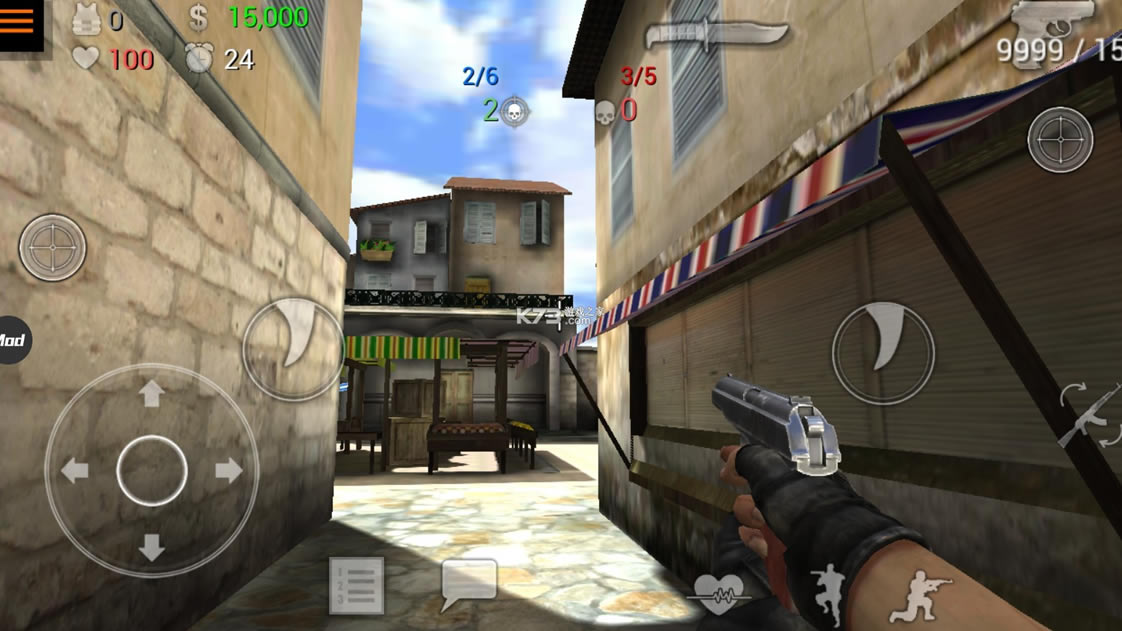Open the numbered list scoreboard icon
Screen dimensions: 1122x631
pos(356,585)
